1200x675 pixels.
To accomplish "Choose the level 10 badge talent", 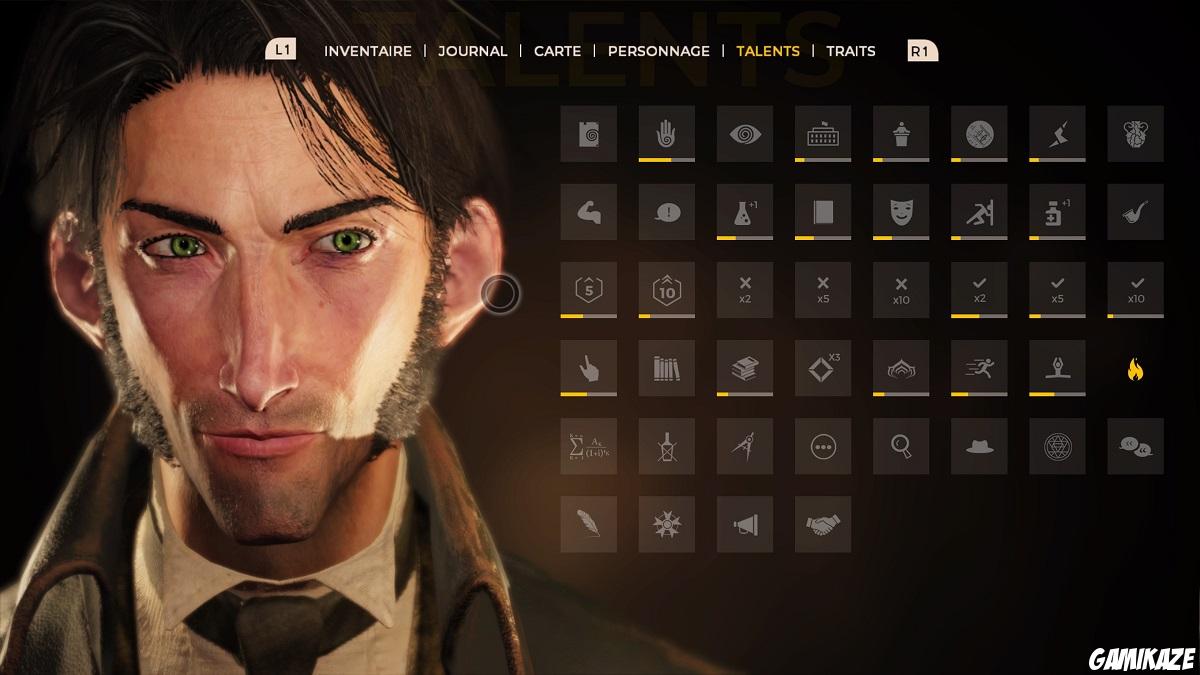I will tap(667, 290).
